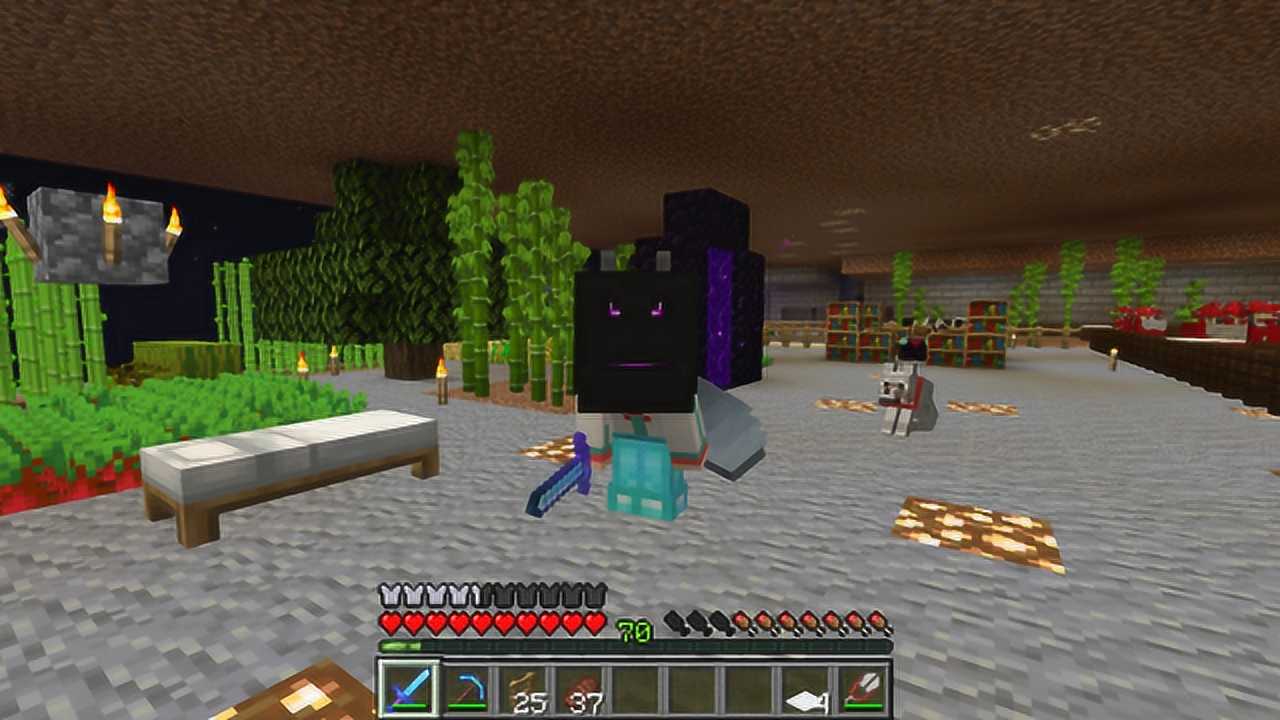The height and width of the screenshot is (720, 1280).
Task: Select the diamond pickaxe hotbar slot
Action: (x=465, y=688)
